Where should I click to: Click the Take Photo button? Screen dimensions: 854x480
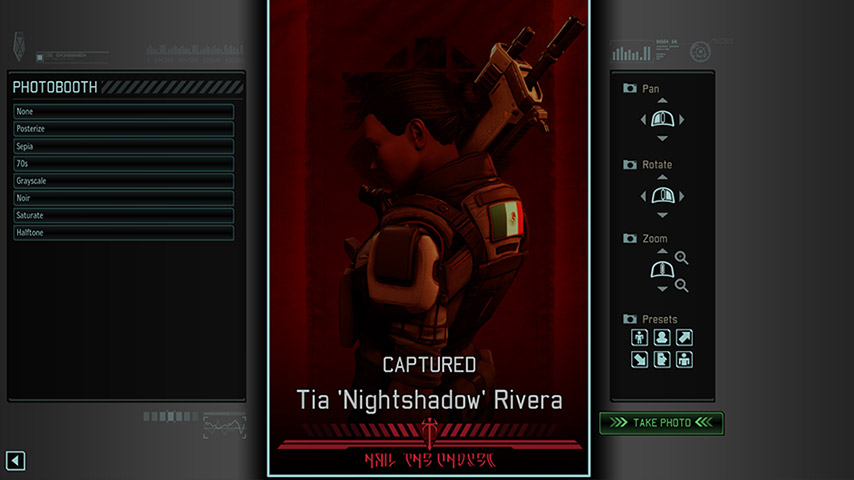coord(661,423)
